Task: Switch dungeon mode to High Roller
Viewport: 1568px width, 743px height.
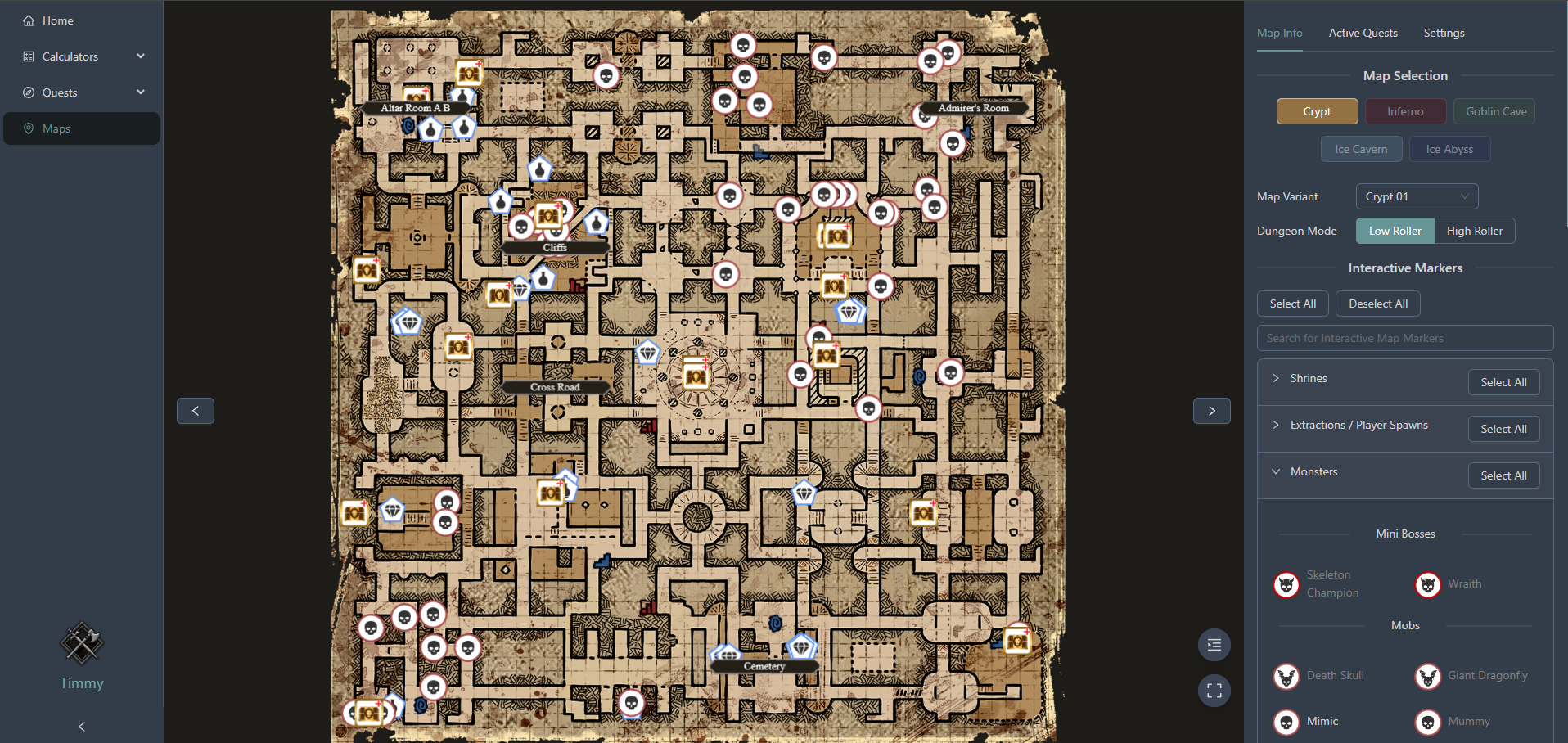Action: [x=1474, y=231]
